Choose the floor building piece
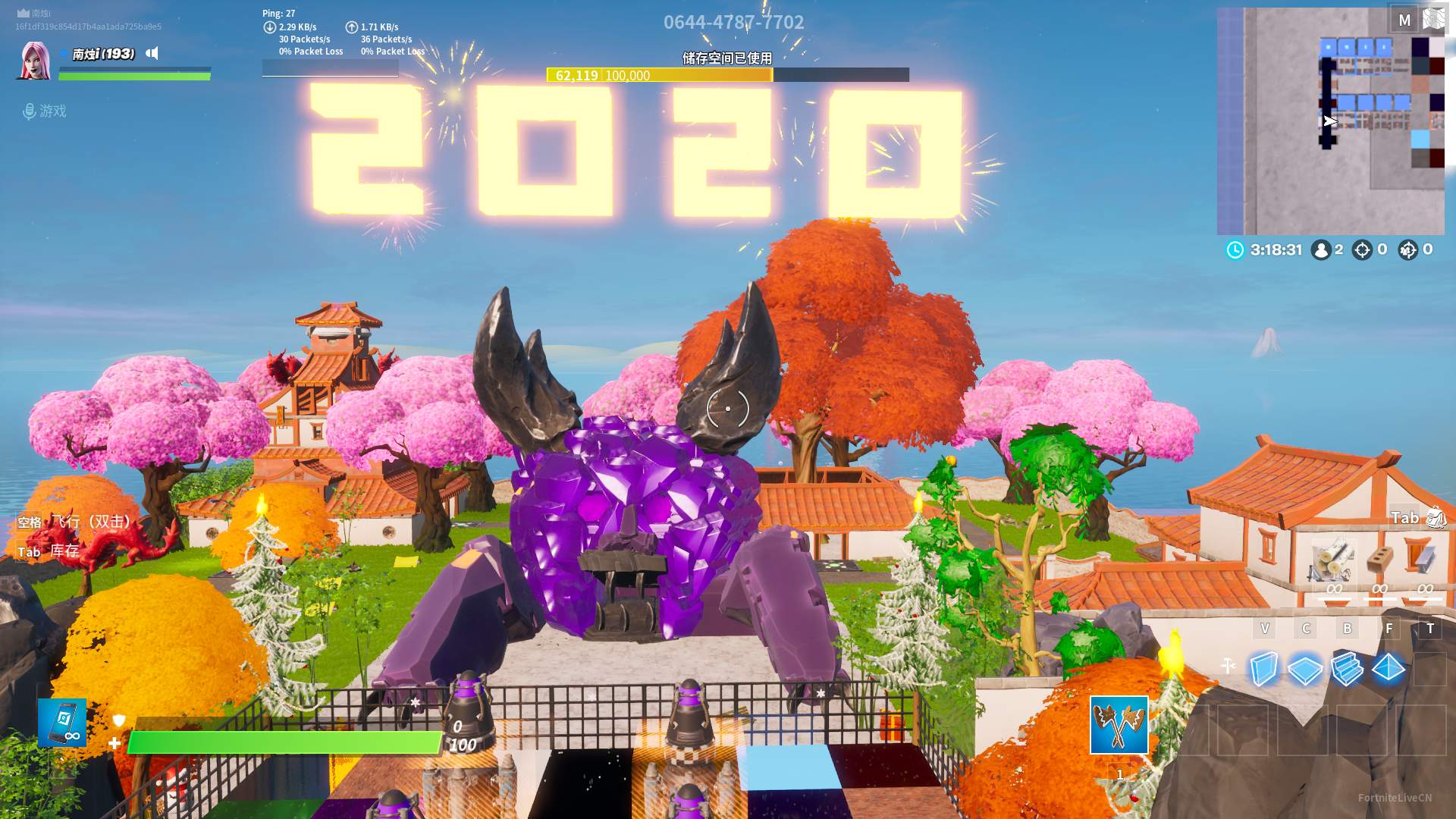Screen dimensions: 1456x819 (x=1305, y=670)
